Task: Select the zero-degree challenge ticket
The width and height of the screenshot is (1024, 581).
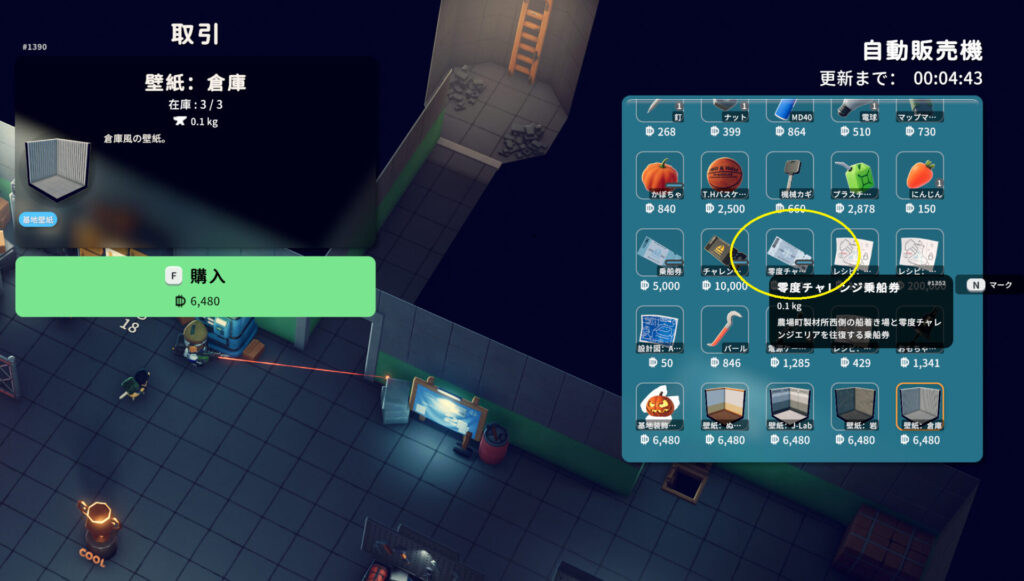Action: (x=790, y=250)
